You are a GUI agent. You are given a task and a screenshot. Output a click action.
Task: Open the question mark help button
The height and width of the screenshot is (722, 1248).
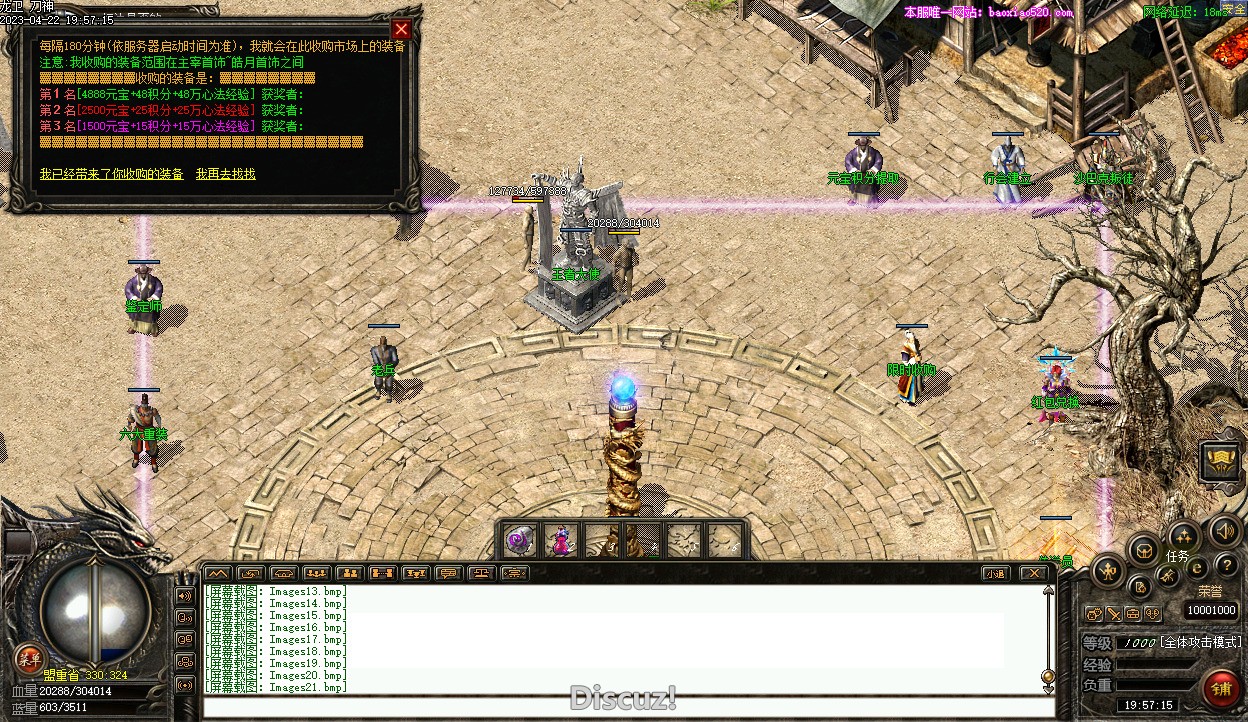[x=1226, y=566]
